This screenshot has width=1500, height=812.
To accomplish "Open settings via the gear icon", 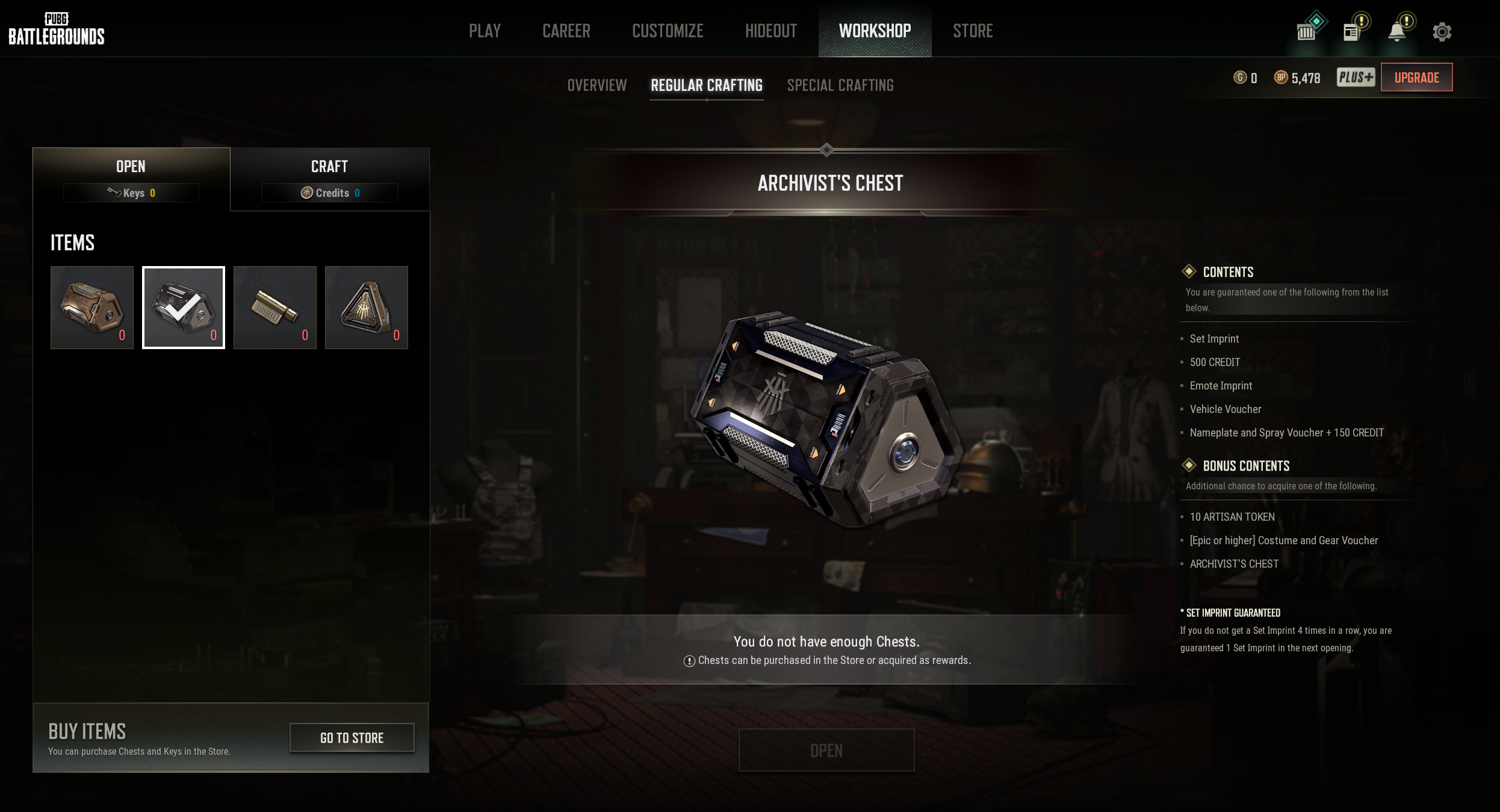I will (1442, 31).
